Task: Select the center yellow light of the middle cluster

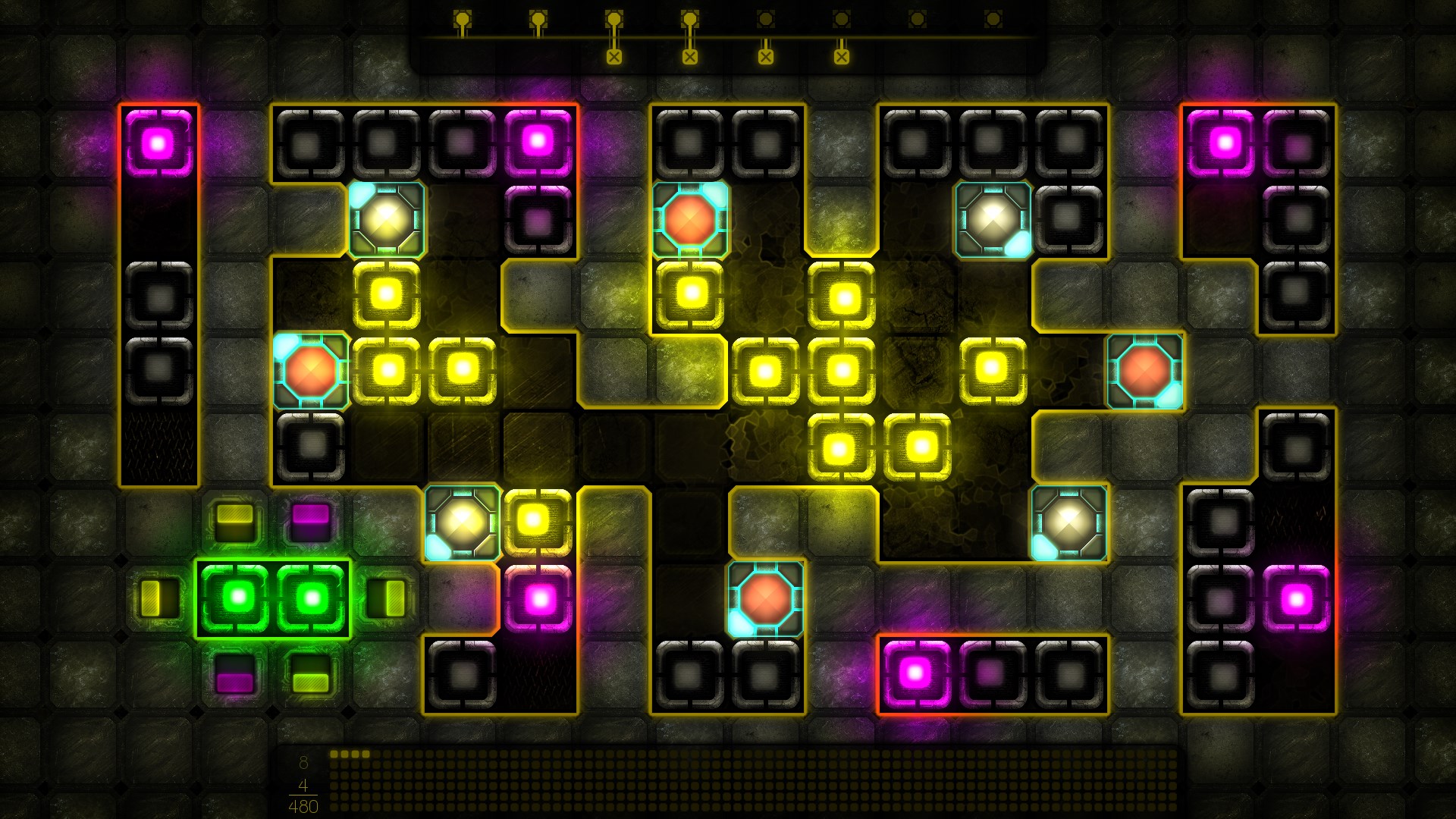Action: click(842, 372)
